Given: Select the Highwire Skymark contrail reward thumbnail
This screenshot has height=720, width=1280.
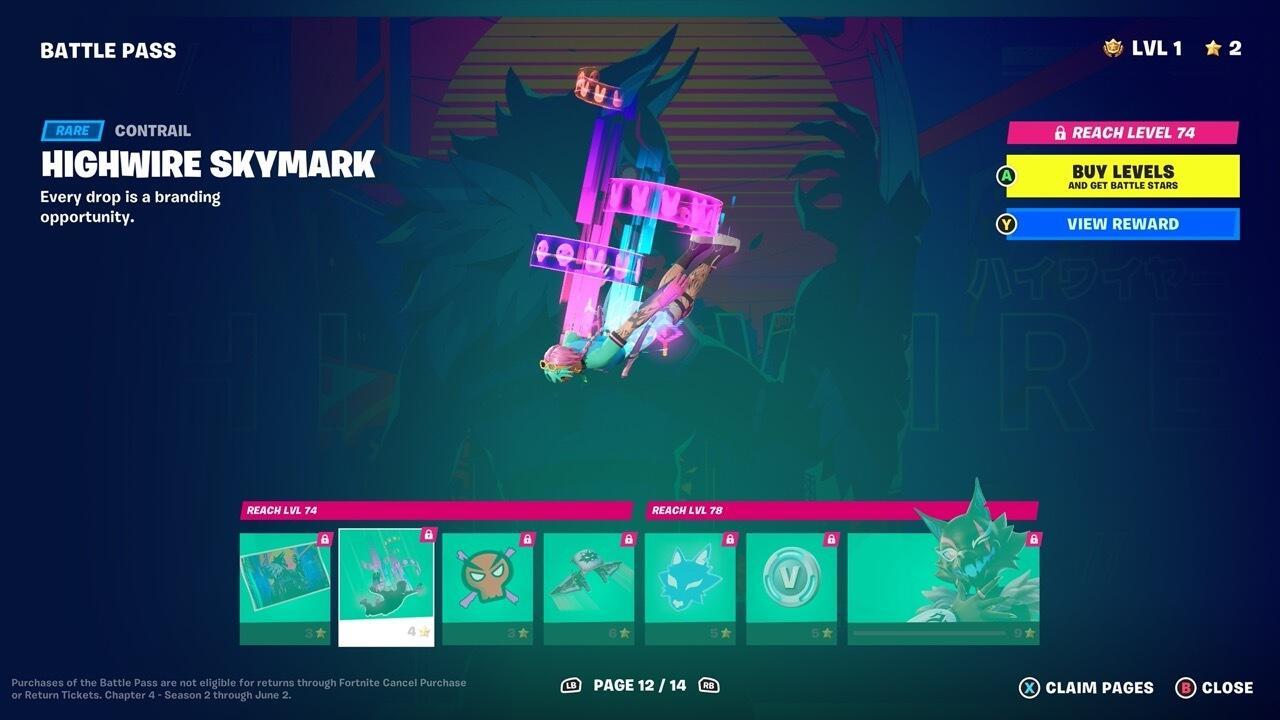Looking at the screenshot, I should [385, 585].
